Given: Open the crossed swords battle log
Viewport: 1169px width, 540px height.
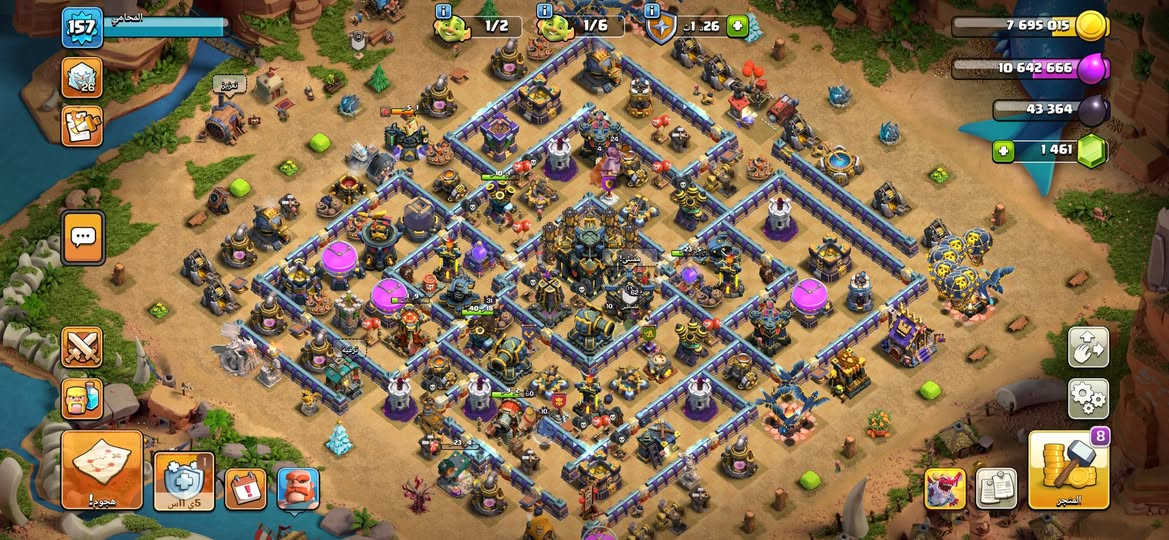Looking at the screenshot, I should (82, 347).
